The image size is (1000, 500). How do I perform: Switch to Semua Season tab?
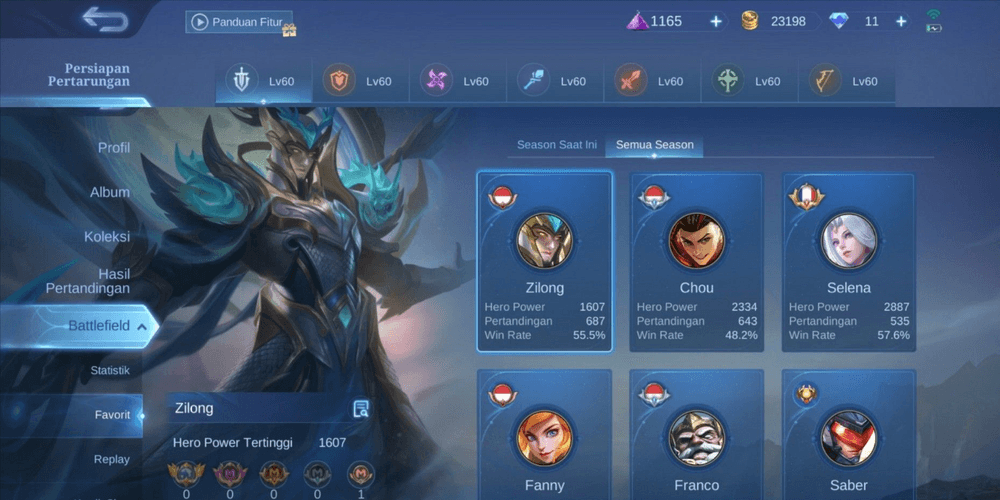click(654, 145)
